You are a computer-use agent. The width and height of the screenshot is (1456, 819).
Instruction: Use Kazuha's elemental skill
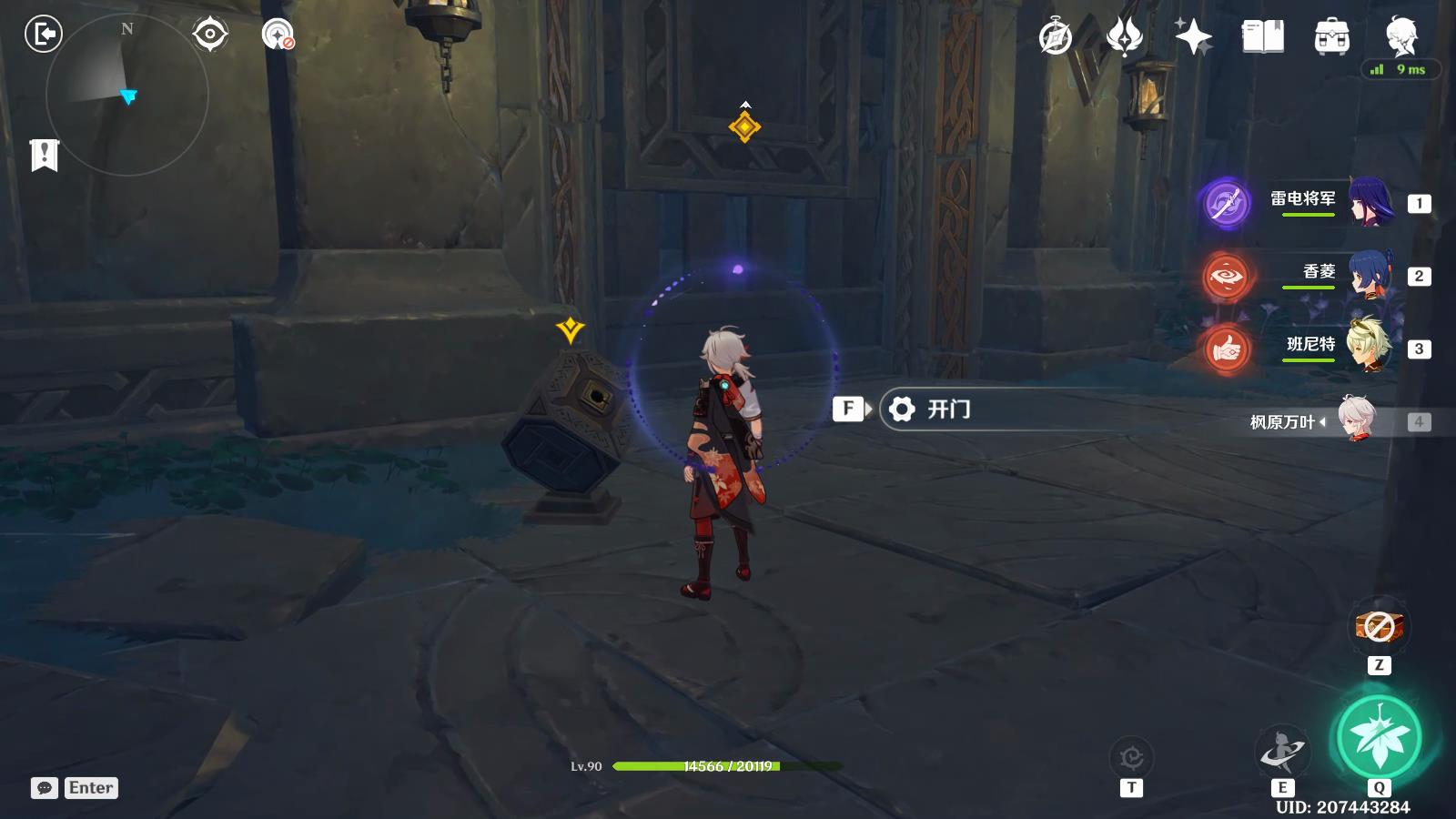[1282, 753]
